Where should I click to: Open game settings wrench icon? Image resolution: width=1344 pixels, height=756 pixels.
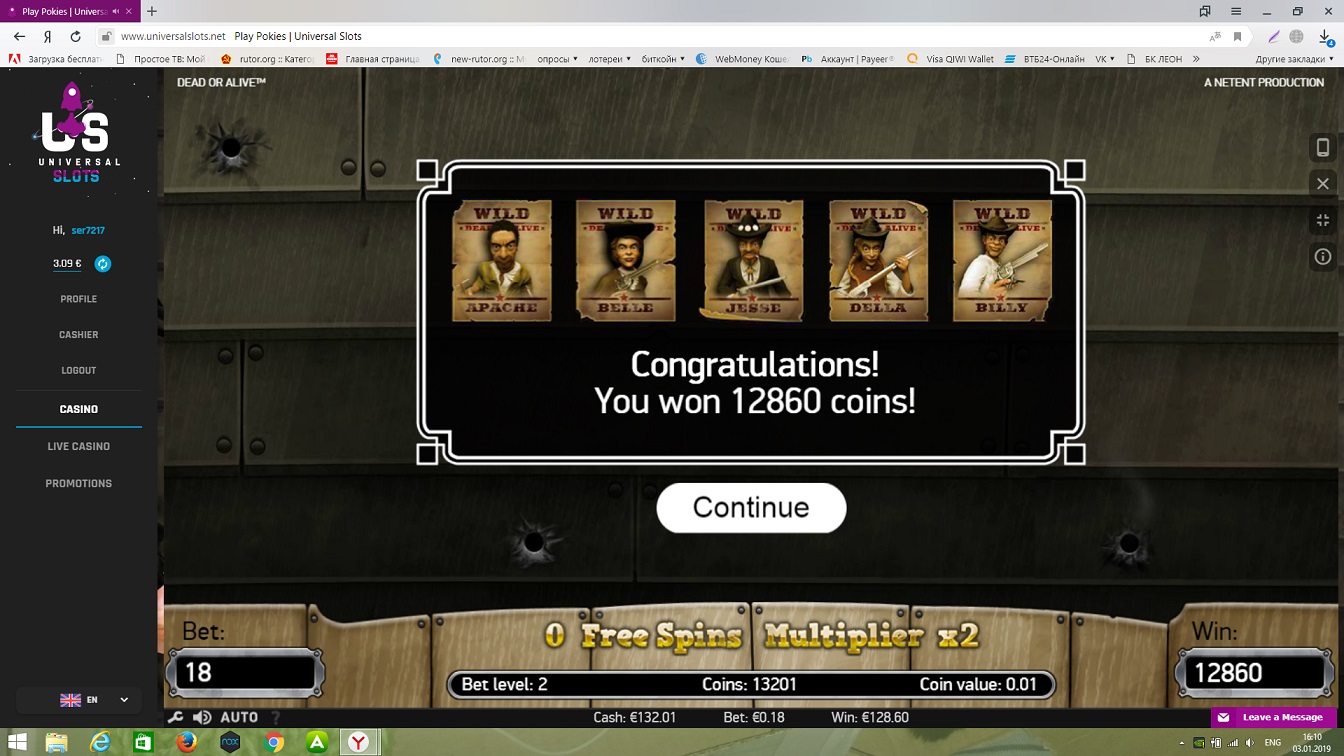pos(175,717)
